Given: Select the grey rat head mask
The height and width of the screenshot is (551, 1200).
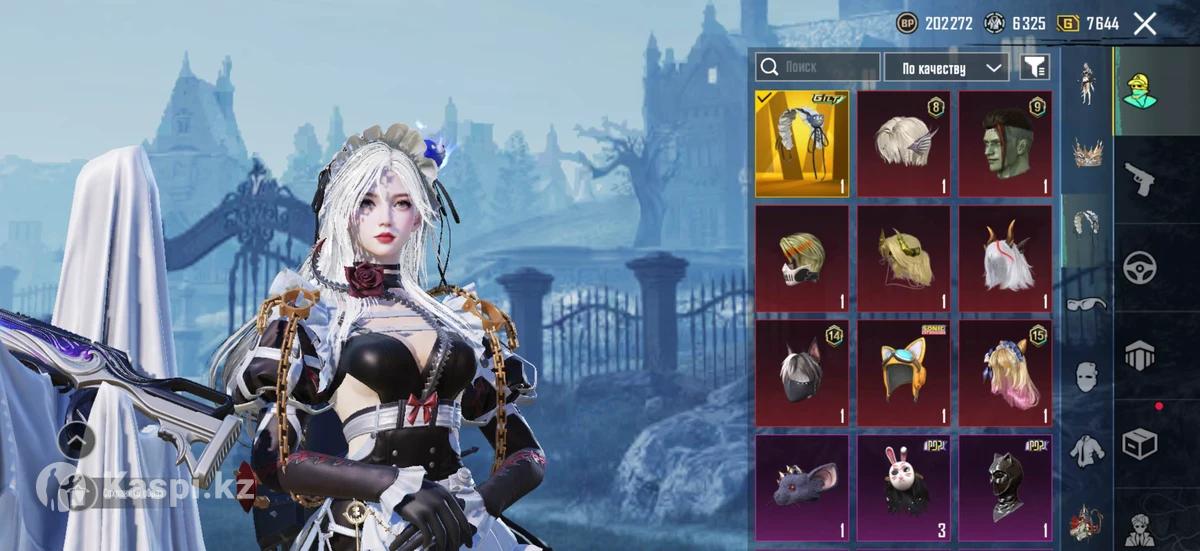Looking at the screenshot, I should (x=802, y=485).
